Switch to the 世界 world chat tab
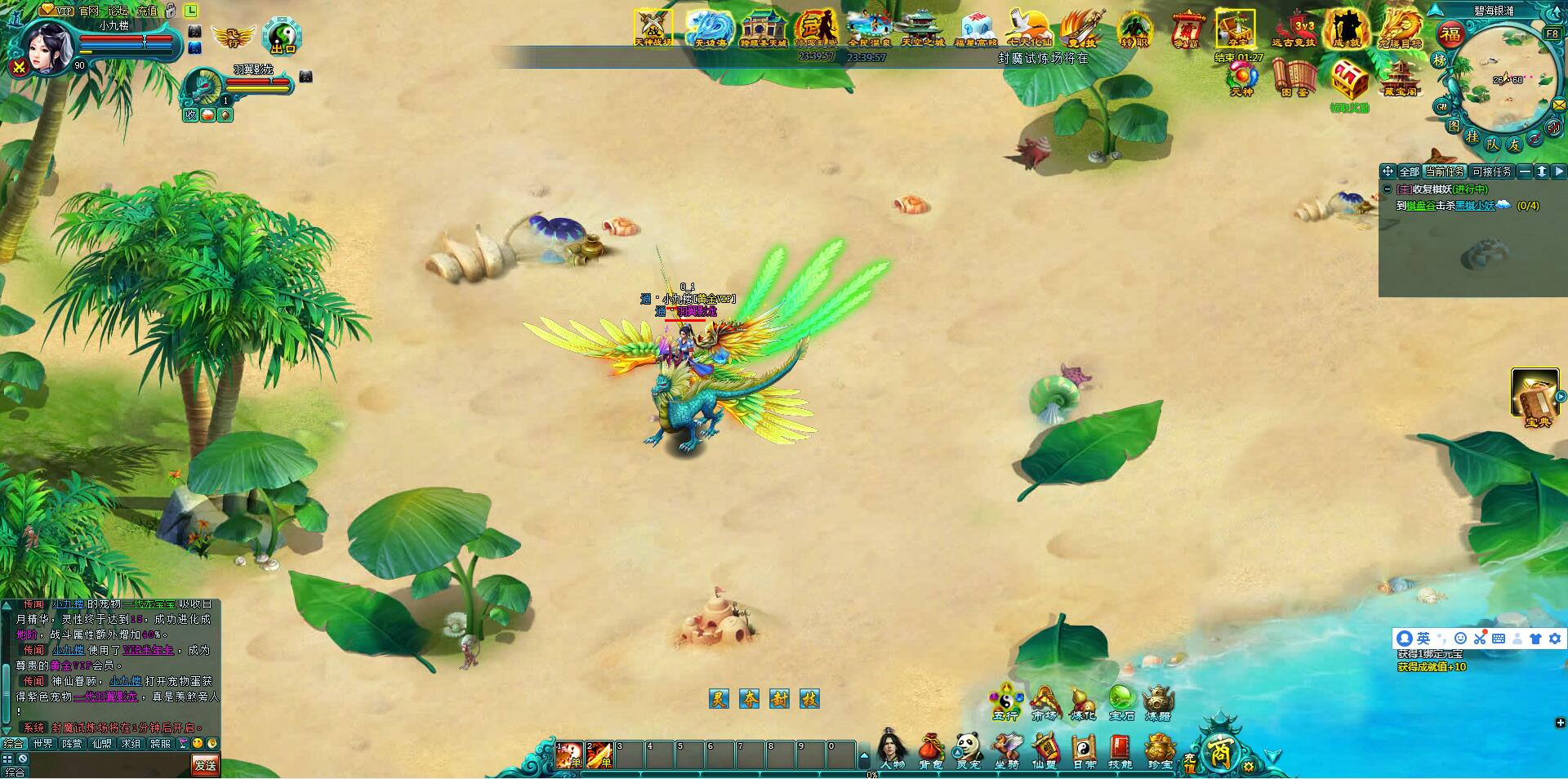The width and height of the screenshot is (1568, 779). (43, 744)
